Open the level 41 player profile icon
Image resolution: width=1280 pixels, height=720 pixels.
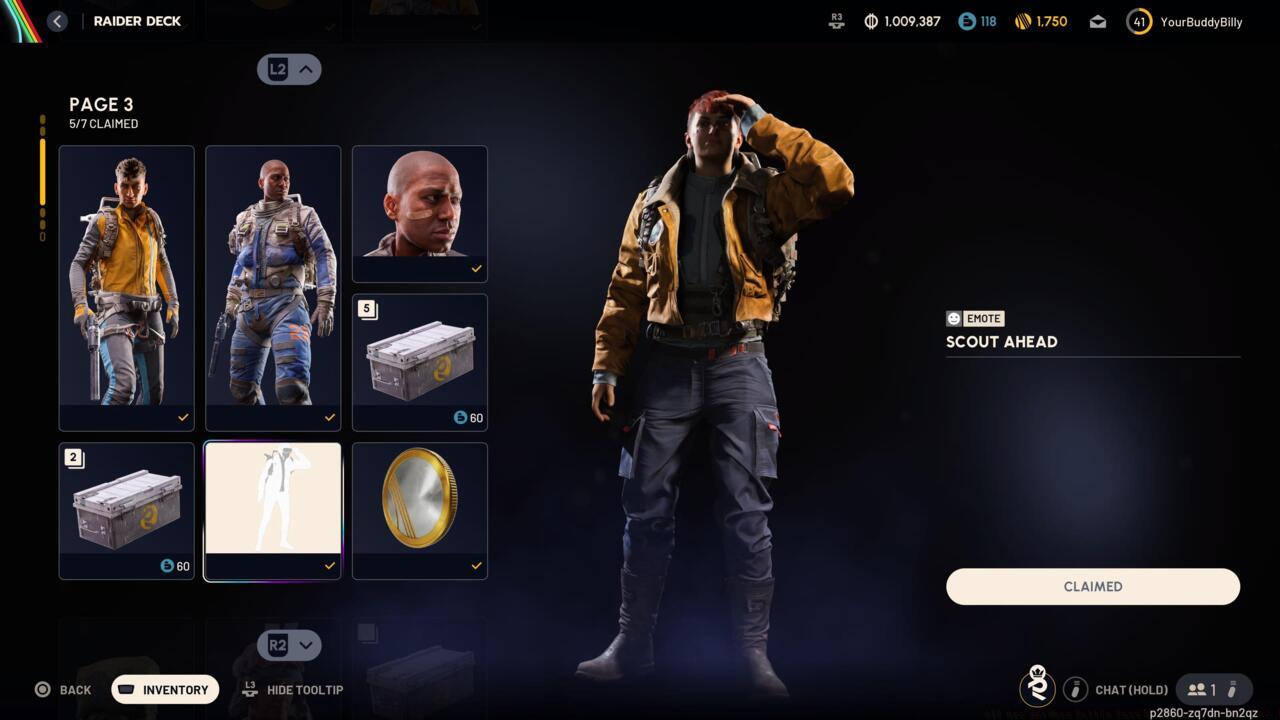point(1139,21)
